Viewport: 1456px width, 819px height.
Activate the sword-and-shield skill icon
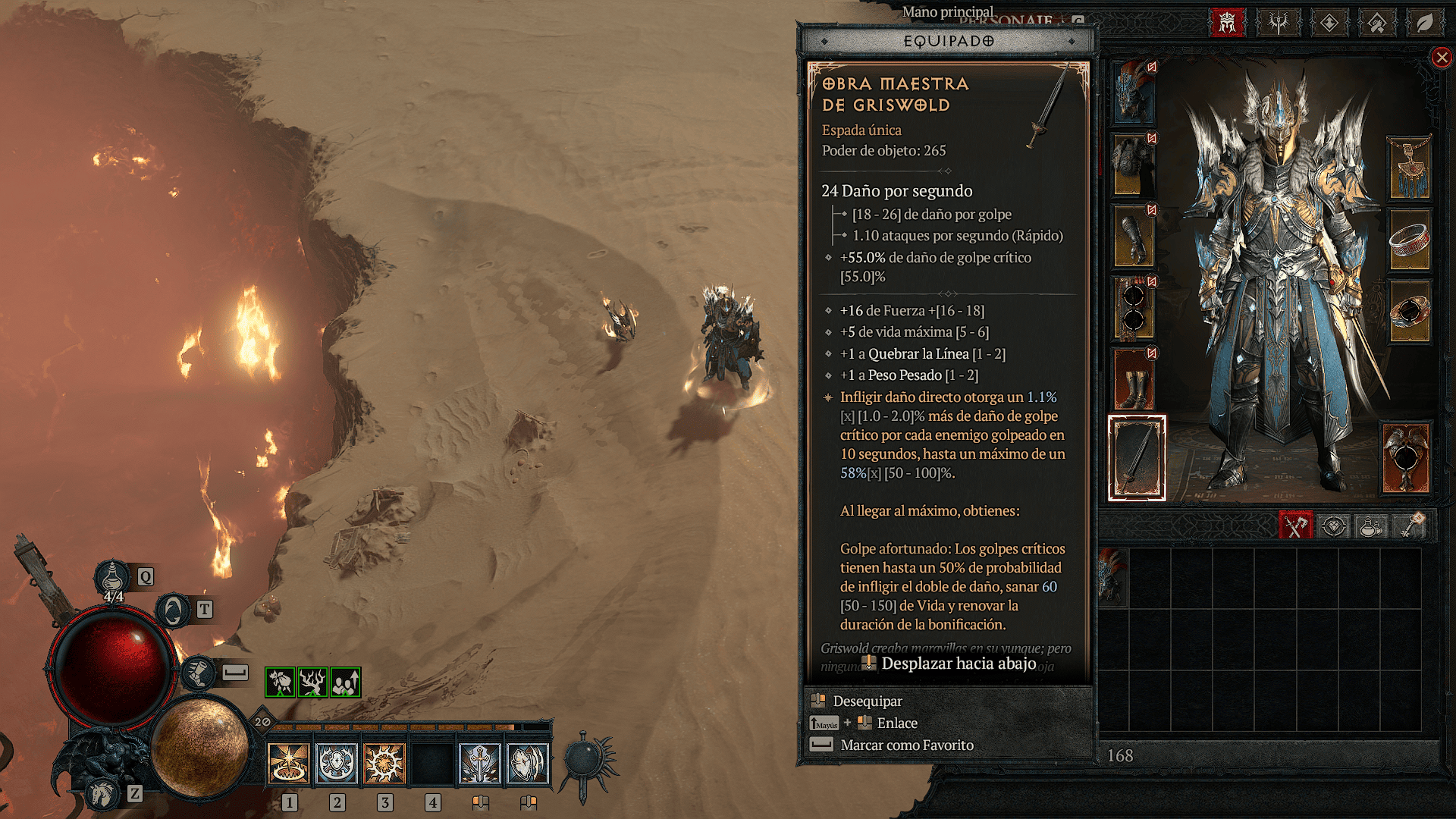pyautogui.click(x=480, y=763)
